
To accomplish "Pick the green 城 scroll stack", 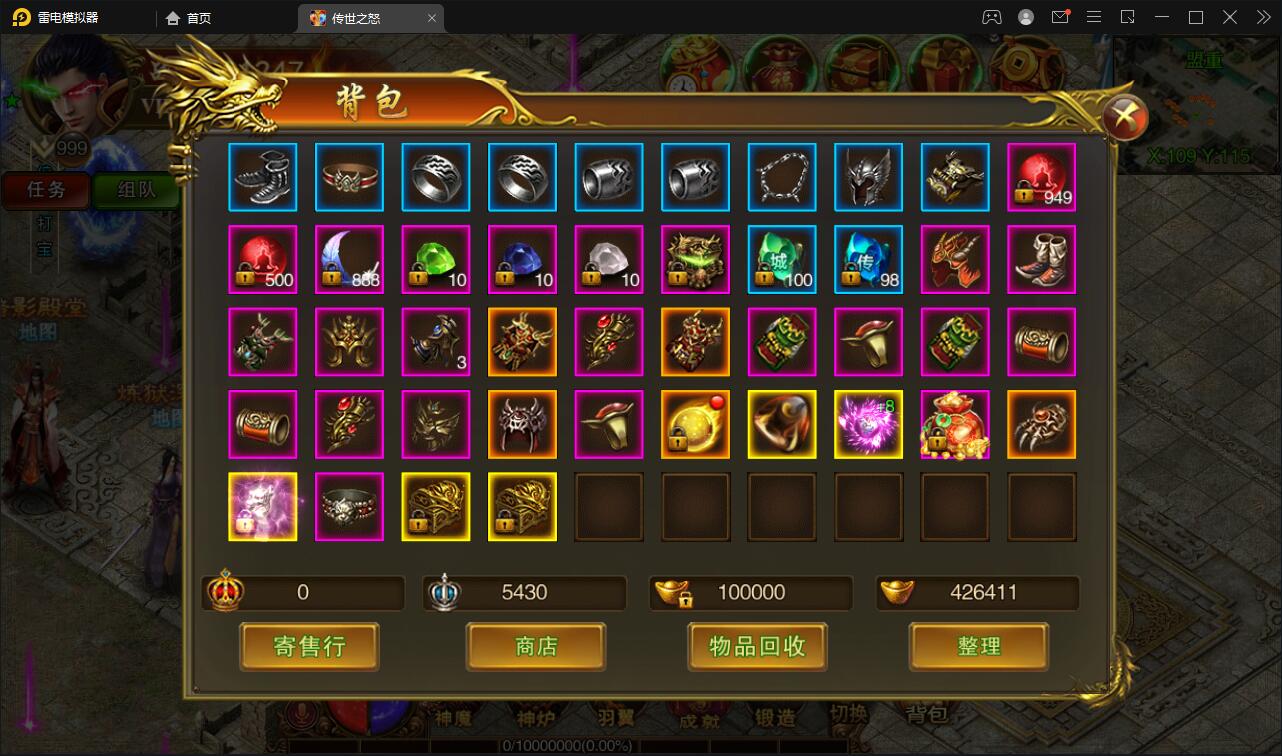I will pos(782,260).
